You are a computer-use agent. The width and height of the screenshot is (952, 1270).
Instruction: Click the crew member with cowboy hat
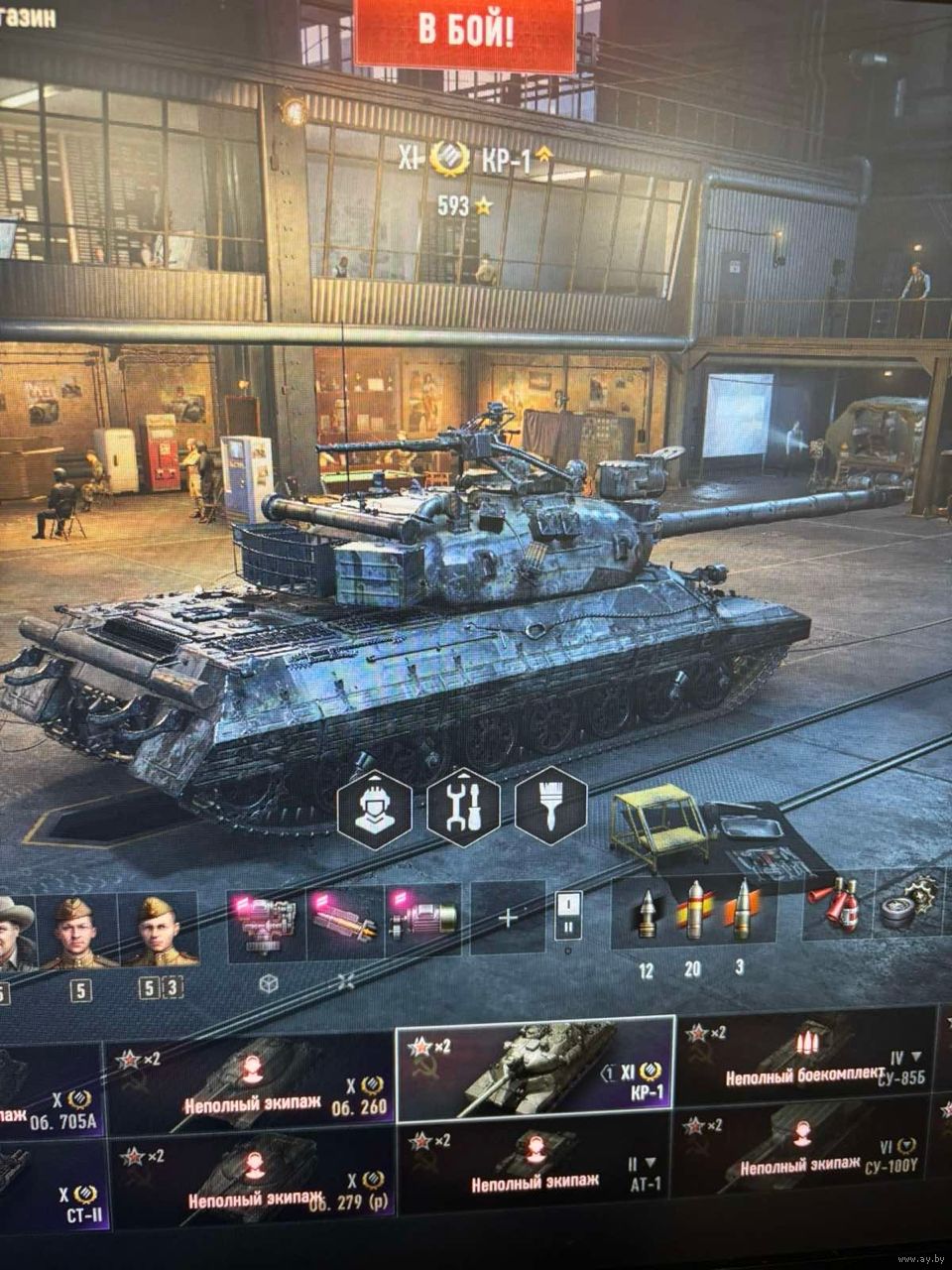(x=15, y=933)
